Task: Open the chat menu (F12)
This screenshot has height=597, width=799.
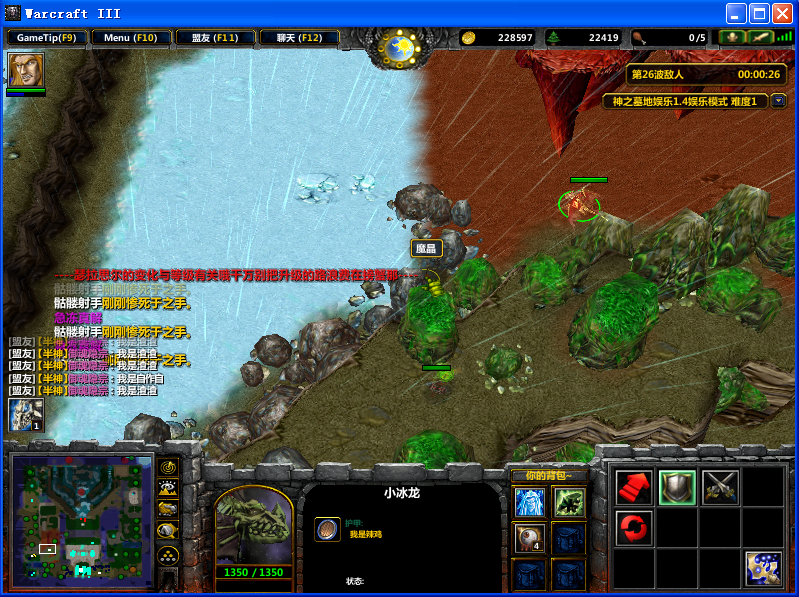Action: tap(298, 38)
